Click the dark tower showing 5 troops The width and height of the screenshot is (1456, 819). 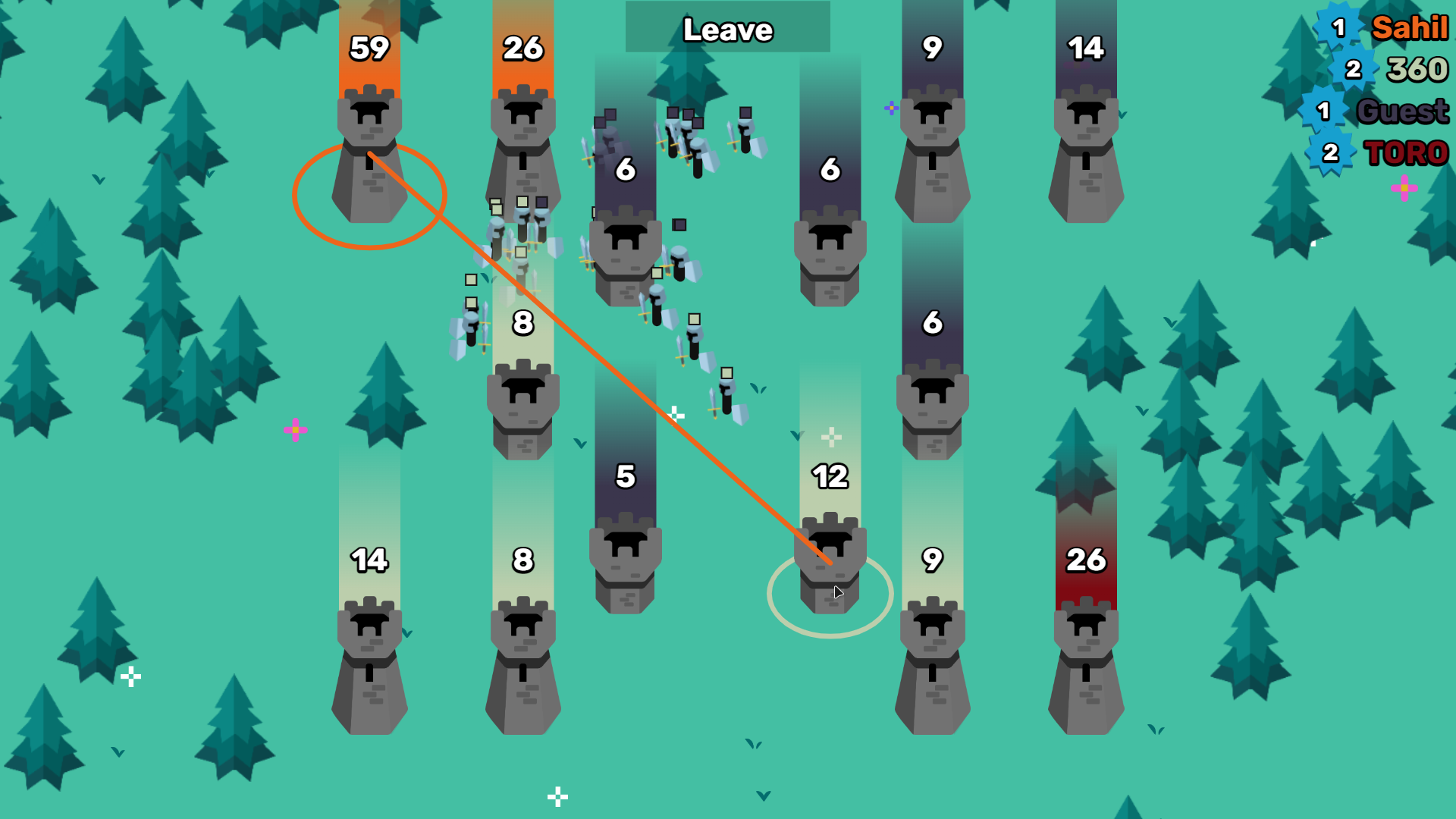(626, 554)
